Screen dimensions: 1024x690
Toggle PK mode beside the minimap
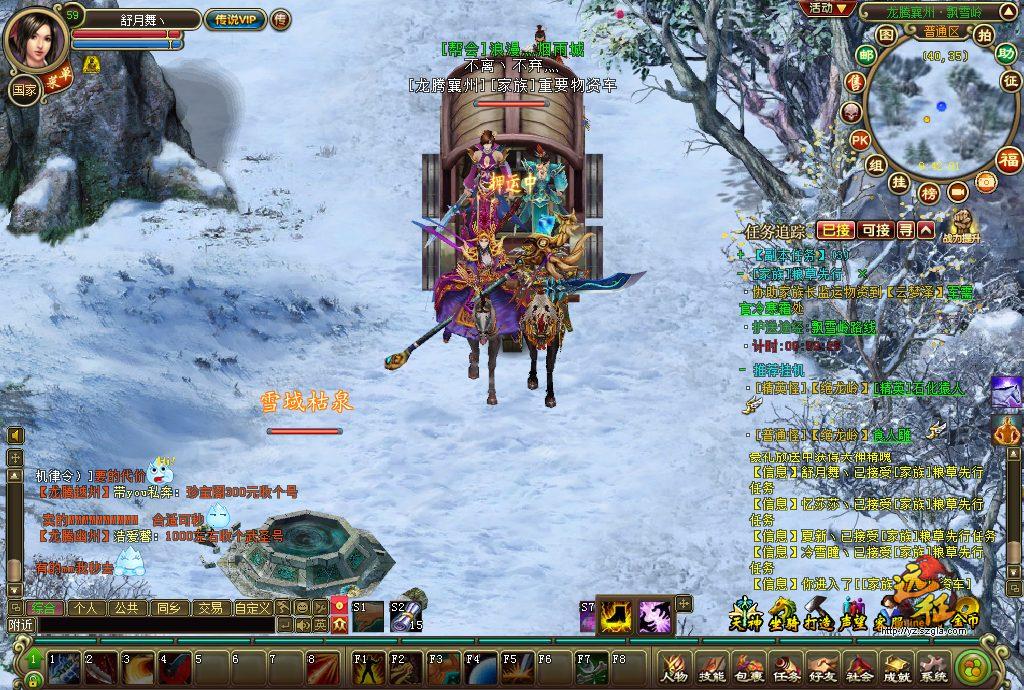[859, 140]
